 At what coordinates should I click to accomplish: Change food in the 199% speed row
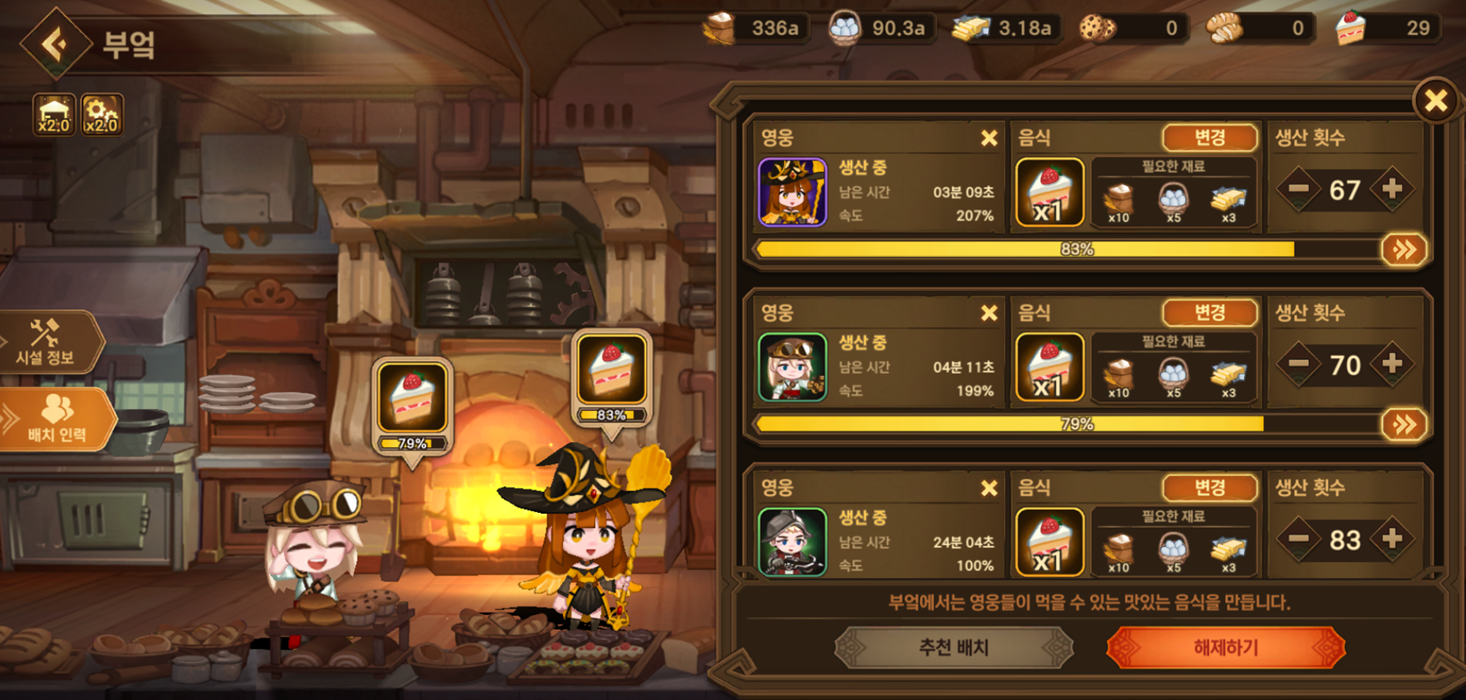click(x=1209, y=313)
